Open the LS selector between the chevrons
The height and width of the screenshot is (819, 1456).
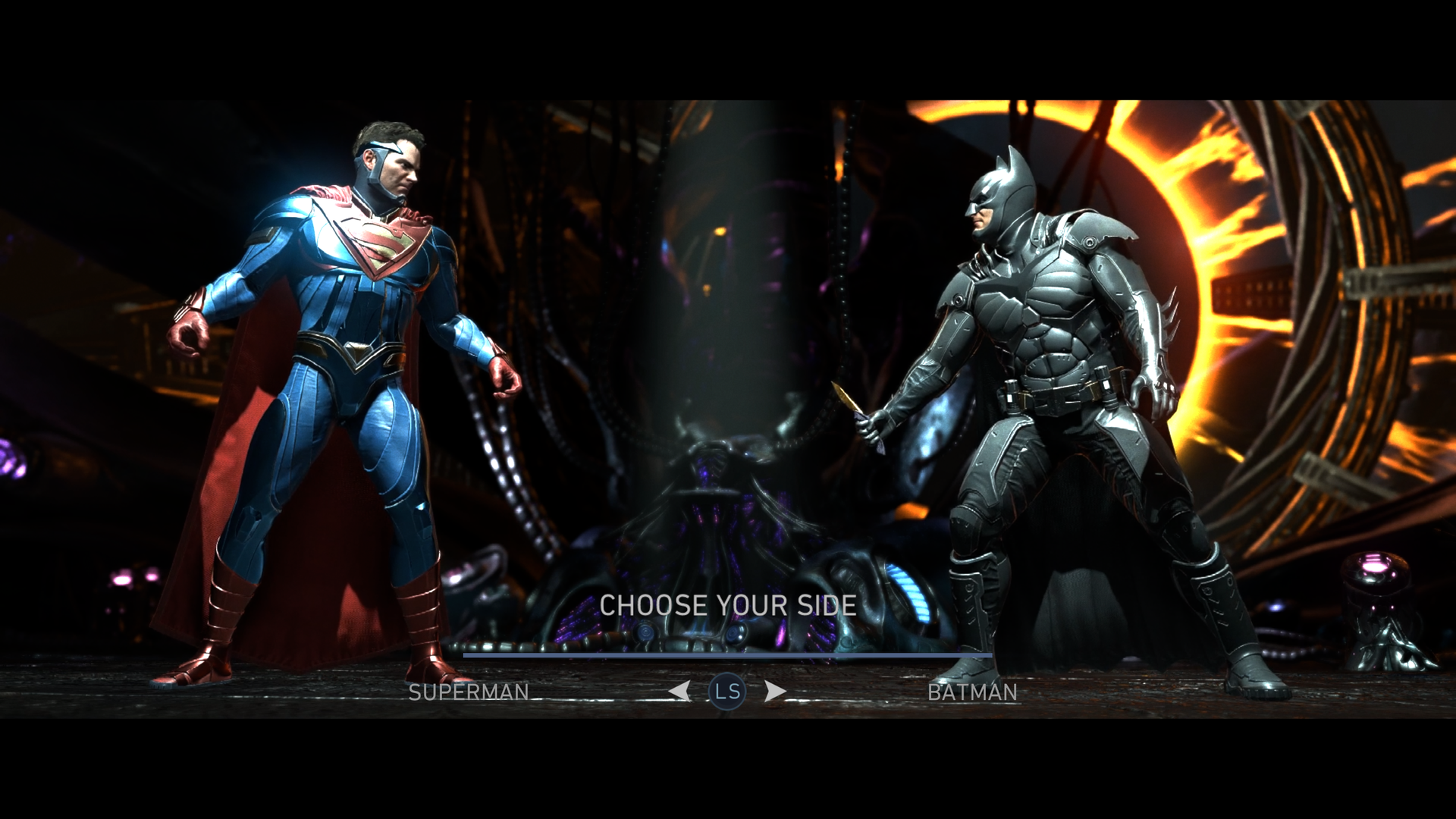coord(729,691)
